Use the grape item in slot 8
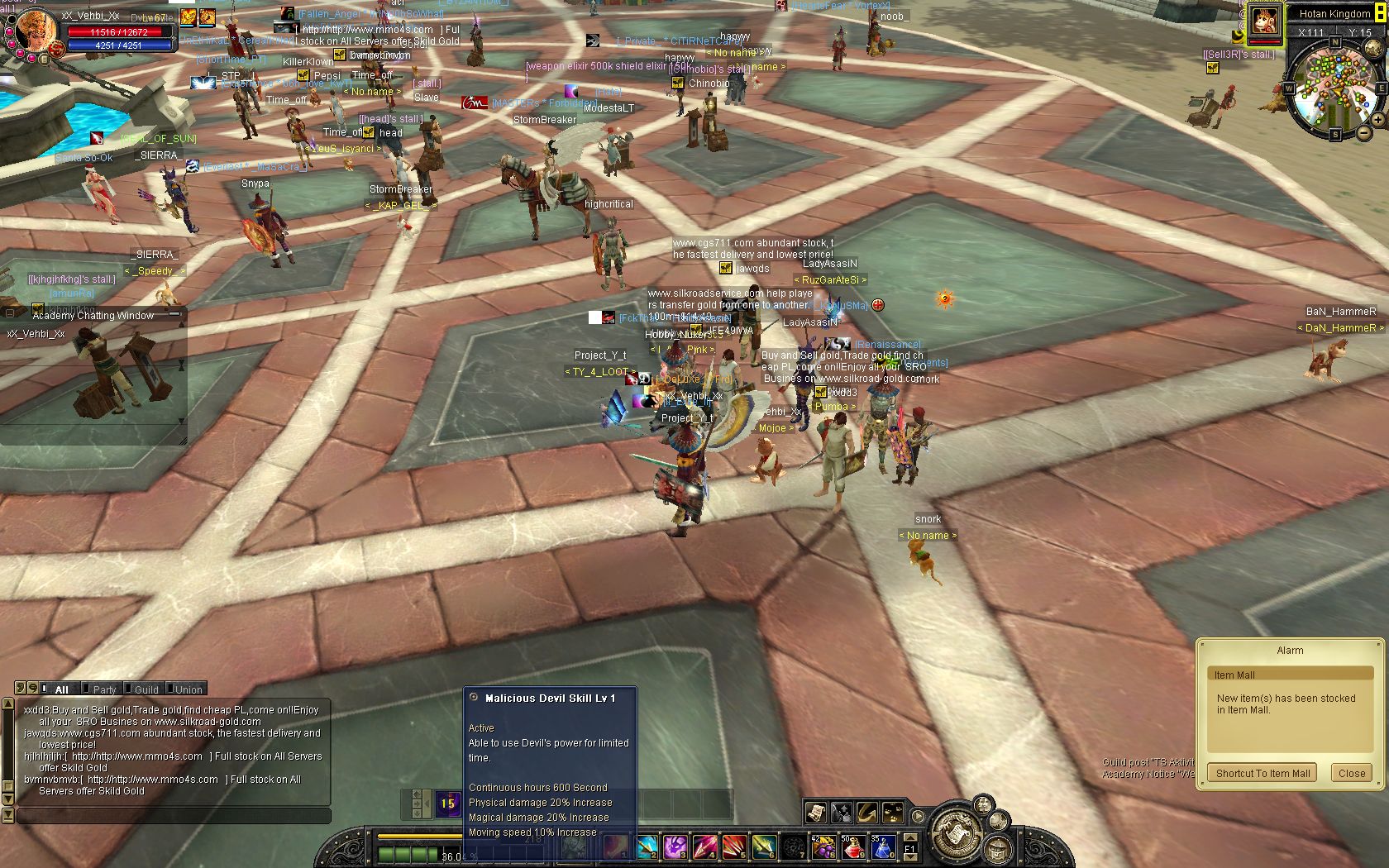Image resolution: width=1389 pixels, height=868 pixels. (x=823, y=847)
